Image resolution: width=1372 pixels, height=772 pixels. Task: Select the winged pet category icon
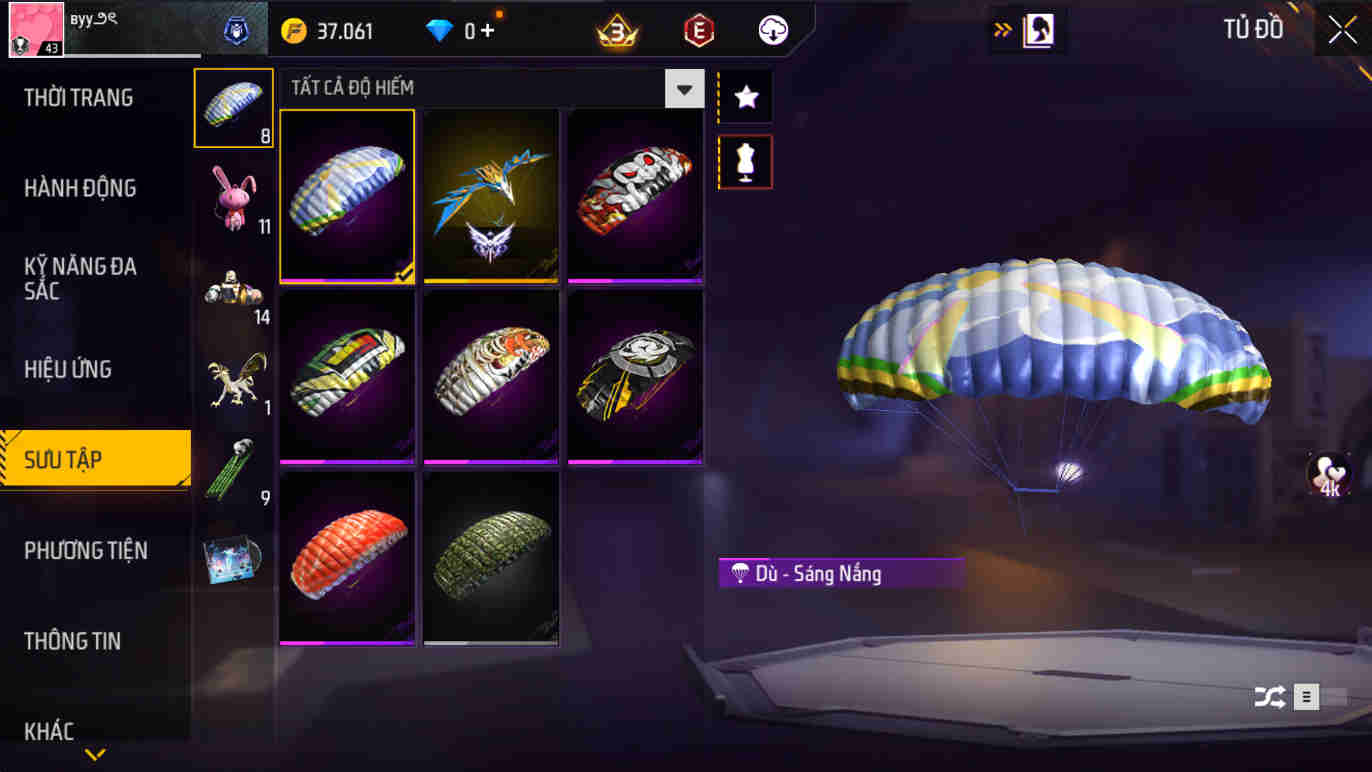(233, 375)
